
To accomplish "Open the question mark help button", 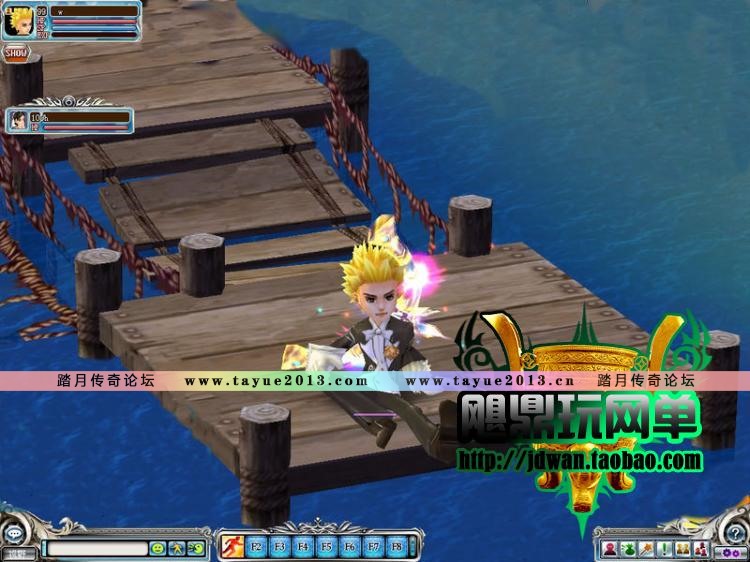I will click(733, 530).
